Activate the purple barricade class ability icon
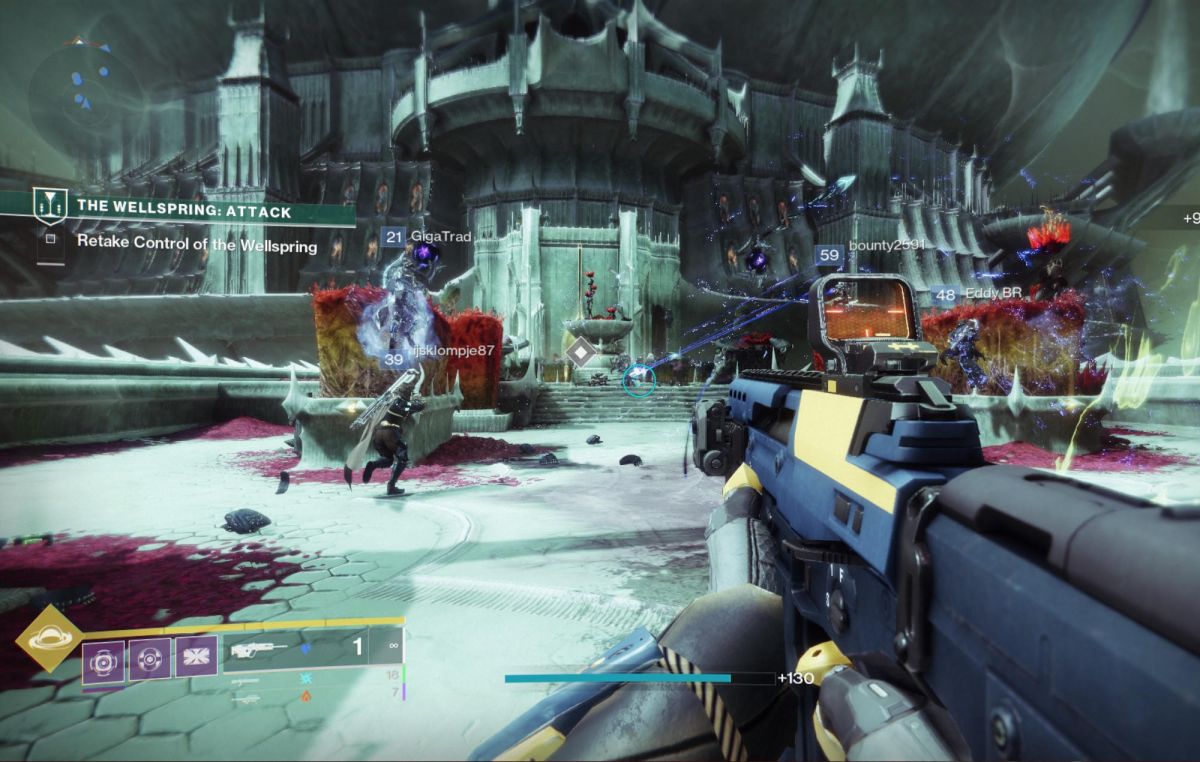 tap(196, 660)
